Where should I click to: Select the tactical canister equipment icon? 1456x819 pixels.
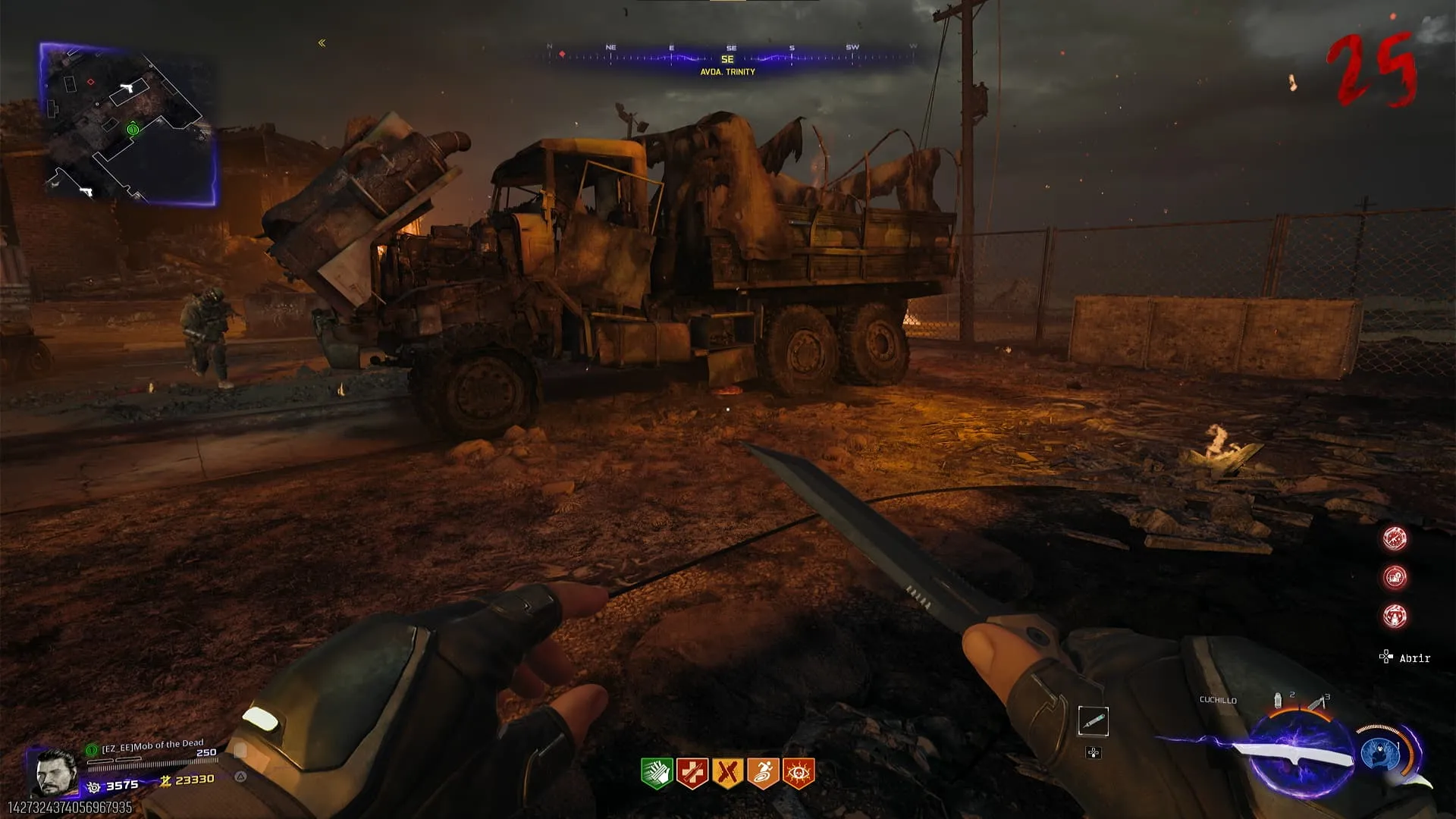1279,700
